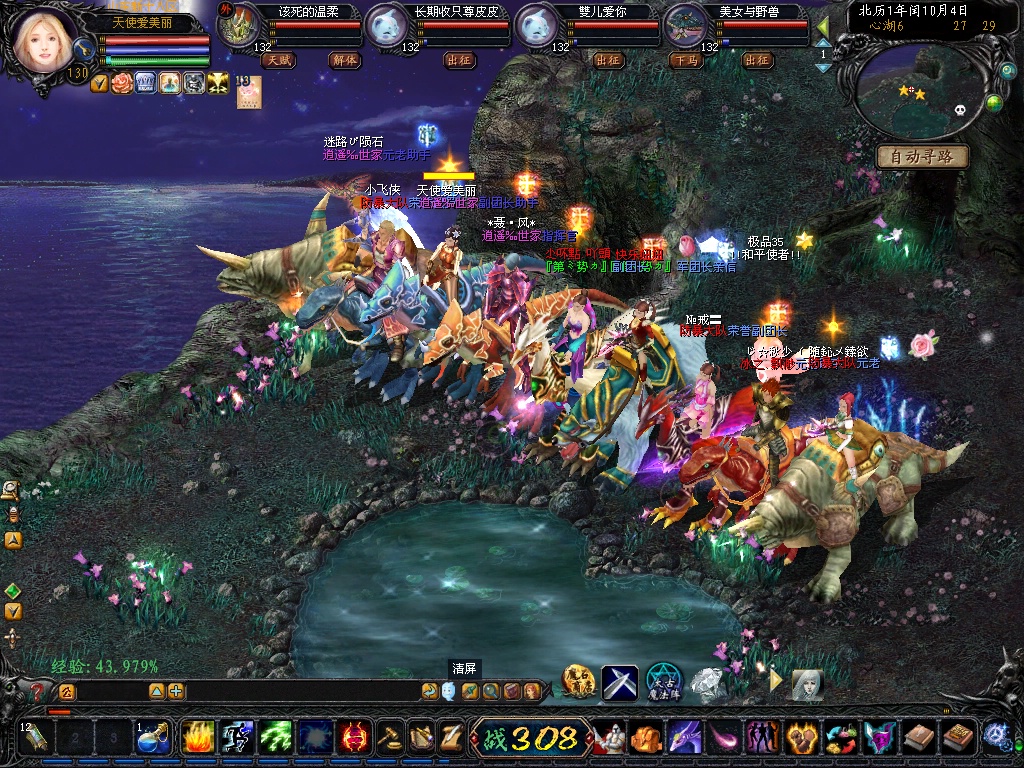Activate the flame skill on the hotbar
The height and width of the screenshot is (768, 1024).
pos(197,738)
